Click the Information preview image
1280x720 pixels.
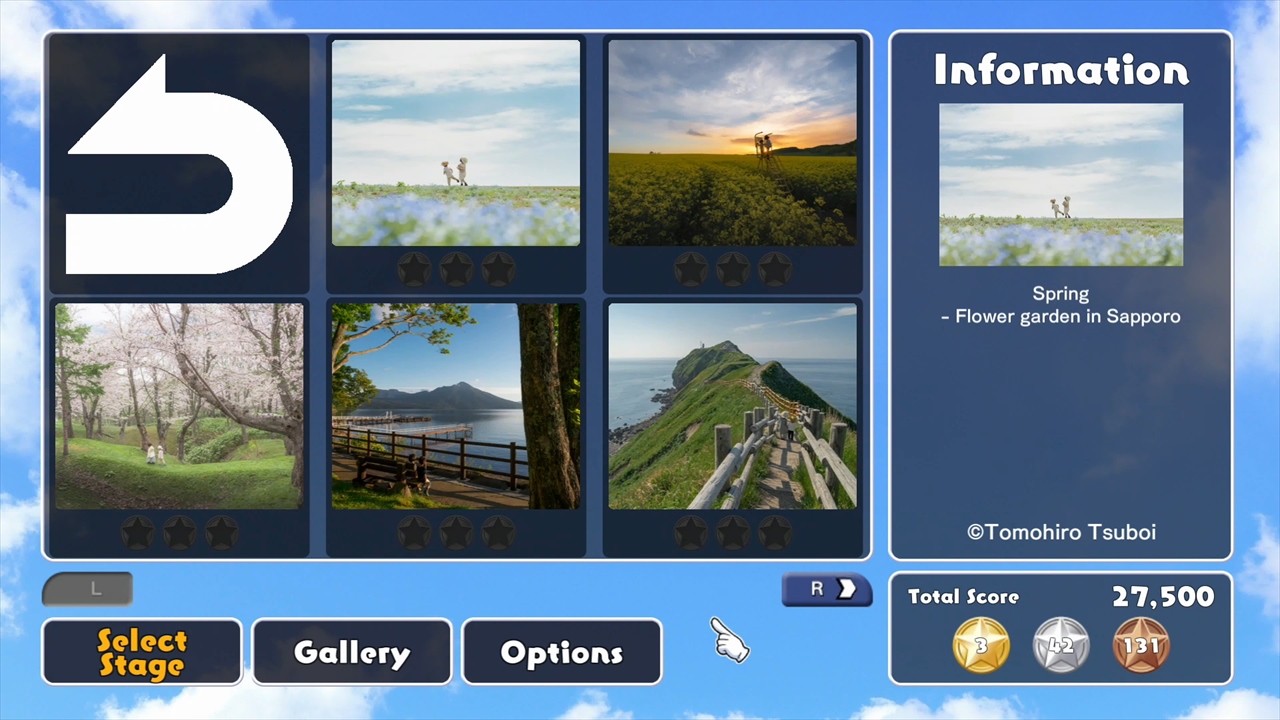pos(1060,185)
